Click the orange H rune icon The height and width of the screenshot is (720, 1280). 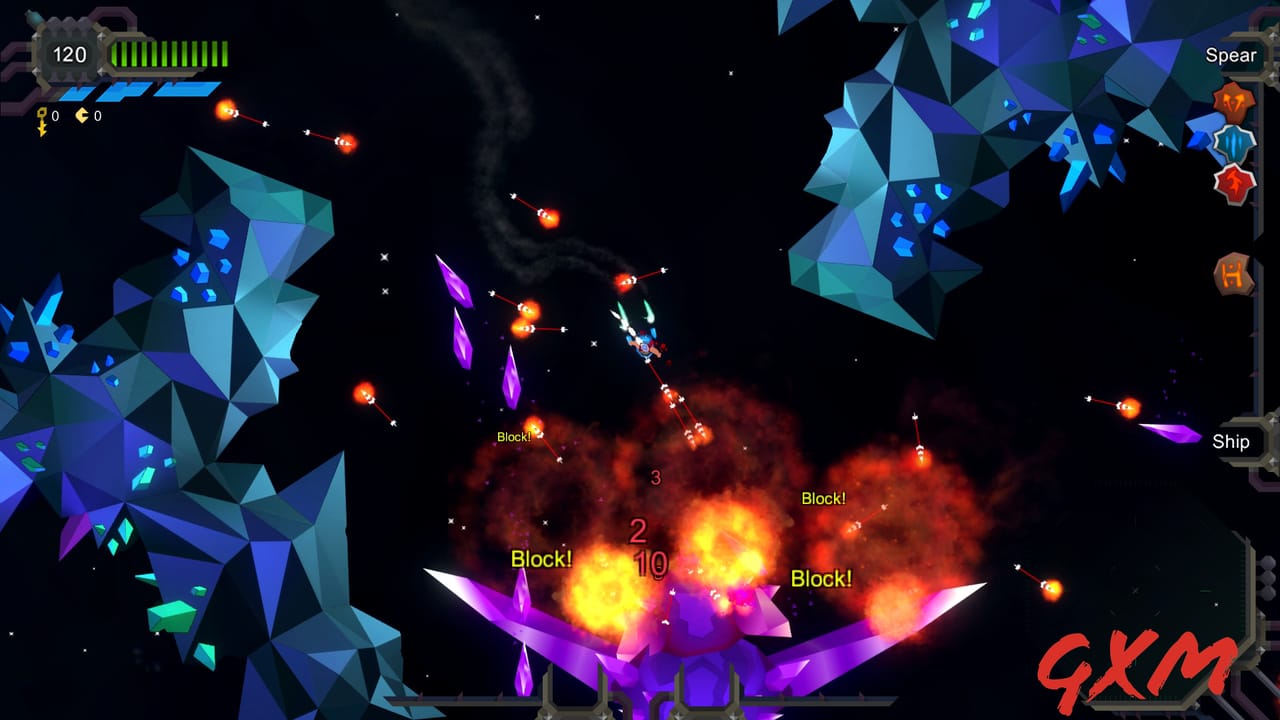click(1231, 271)
